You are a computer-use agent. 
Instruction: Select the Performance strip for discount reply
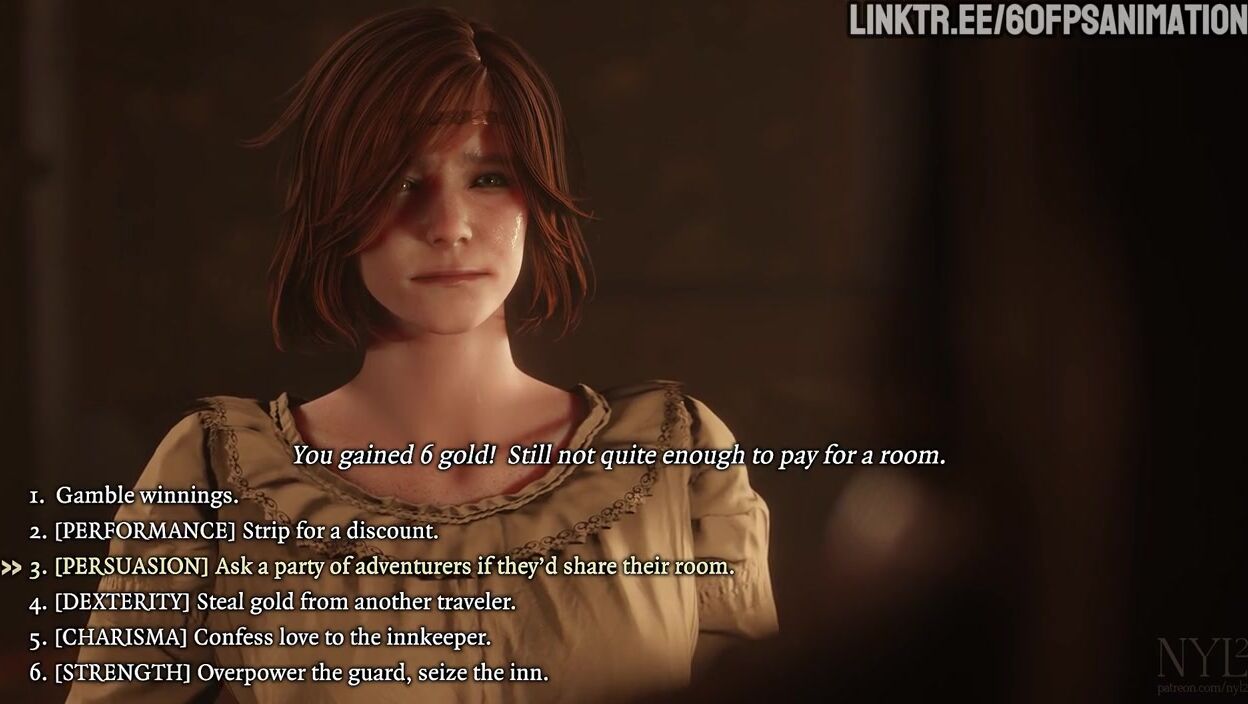point(246,531)
